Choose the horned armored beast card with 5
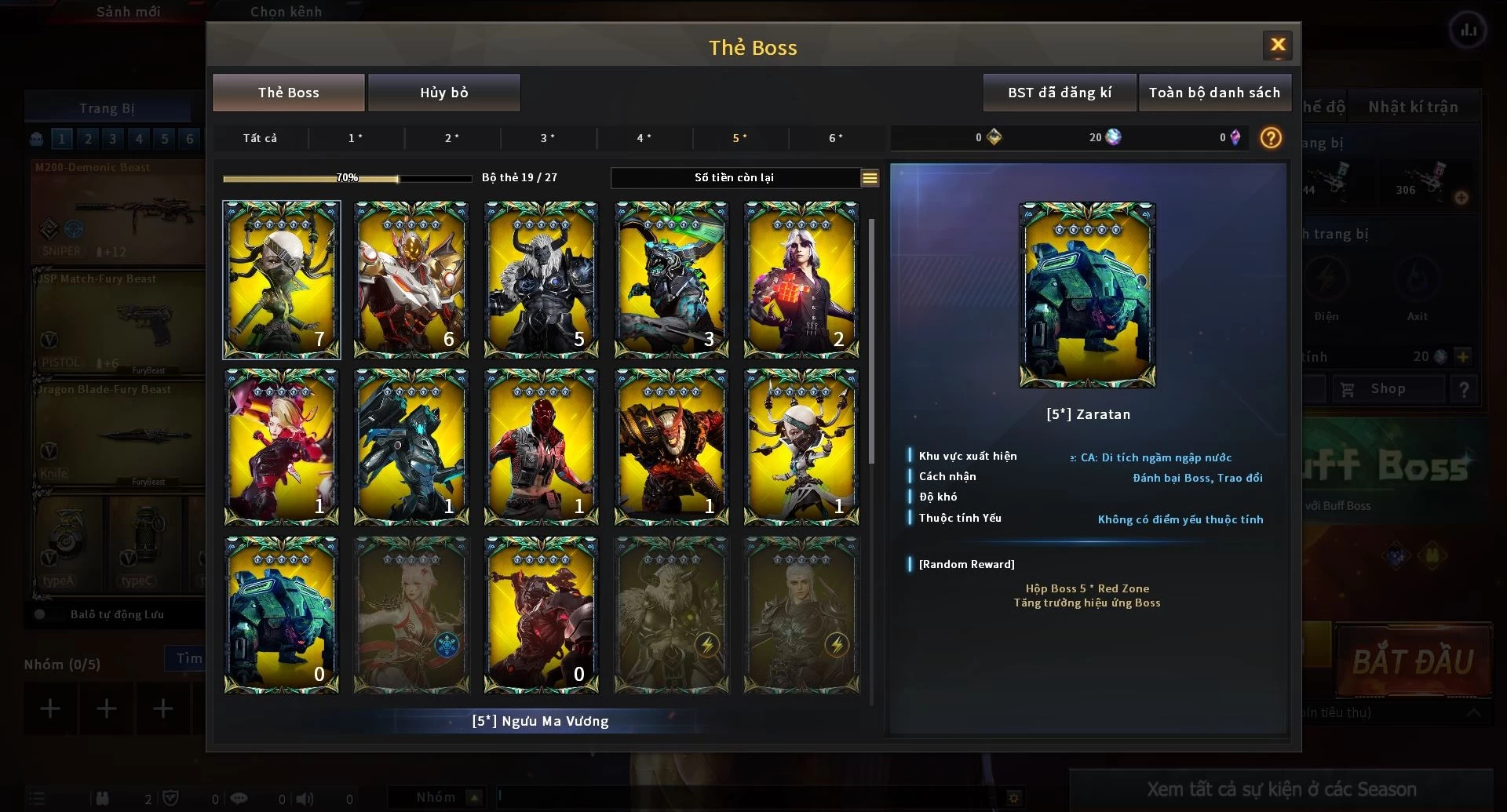 (x=542, y=280)
